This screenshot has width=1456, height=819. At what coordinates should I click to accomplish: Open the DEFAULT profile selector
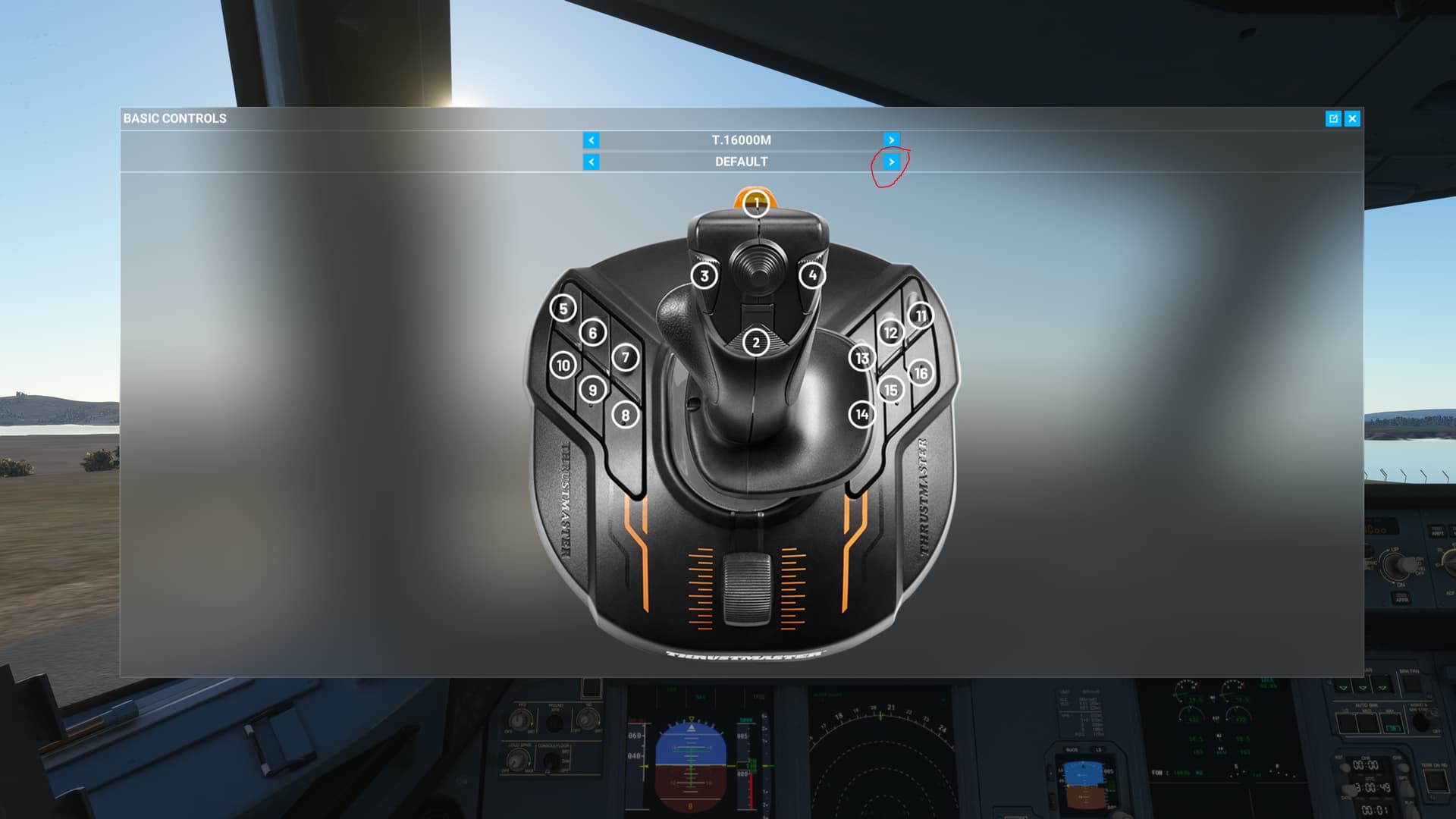pyautogui.click(x=739, y=162)
